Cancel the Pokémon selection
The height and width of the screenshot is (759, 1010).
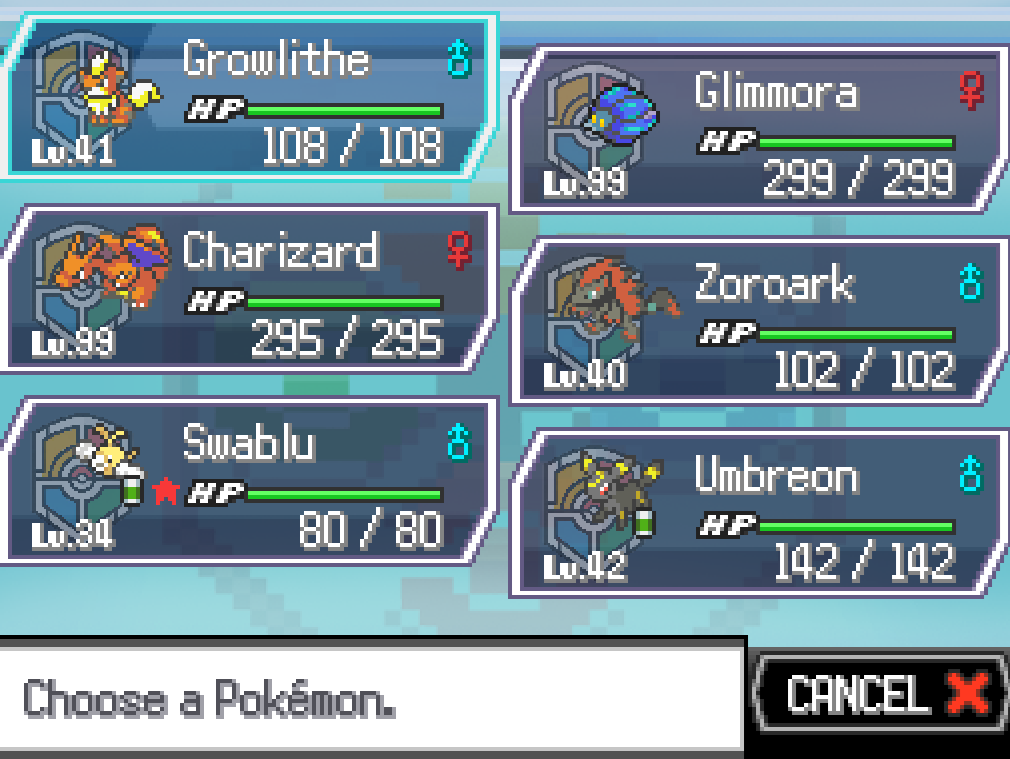(x=880, y=693)
